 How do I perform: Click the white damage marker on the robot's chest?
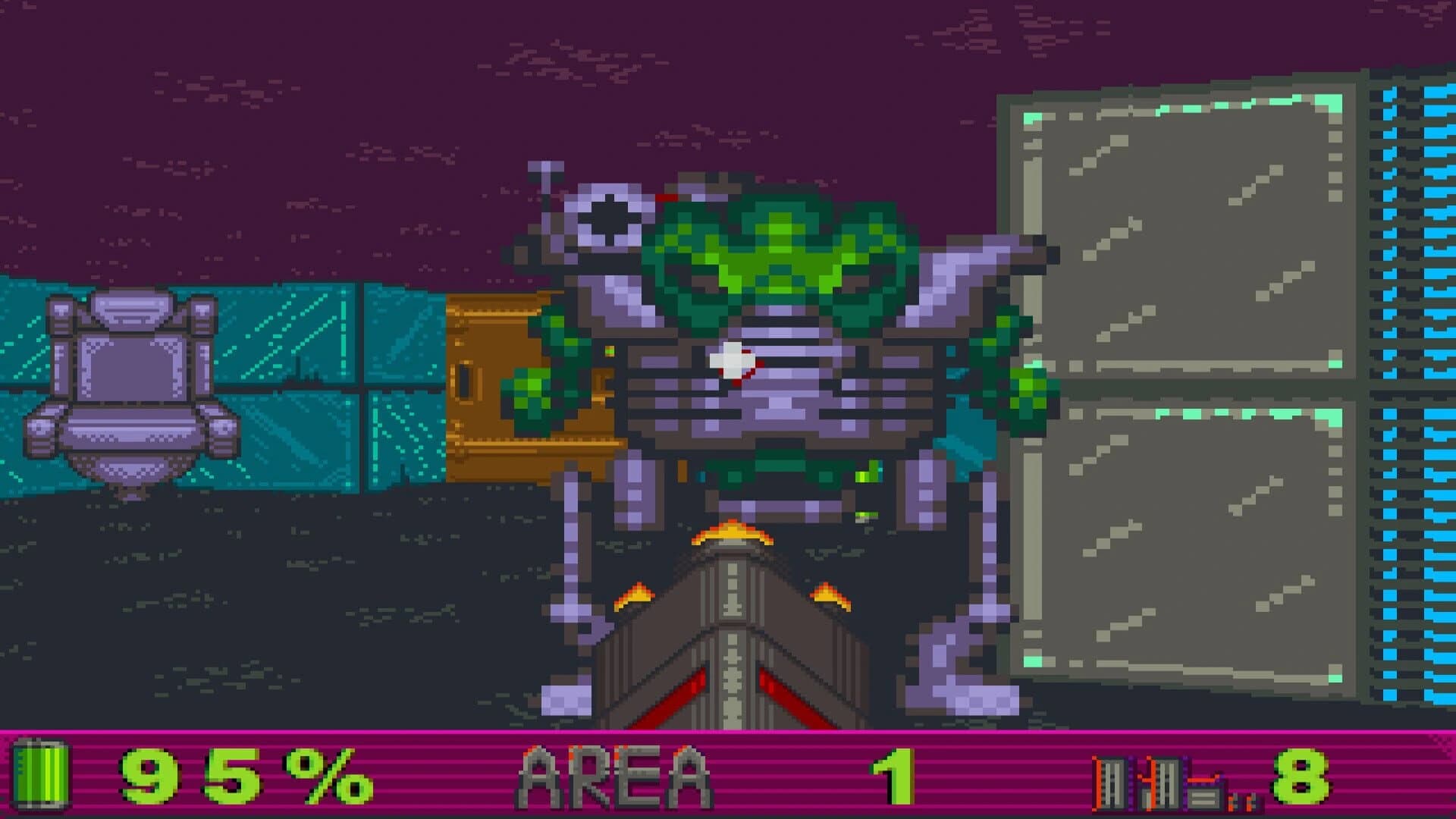(732, 360)
